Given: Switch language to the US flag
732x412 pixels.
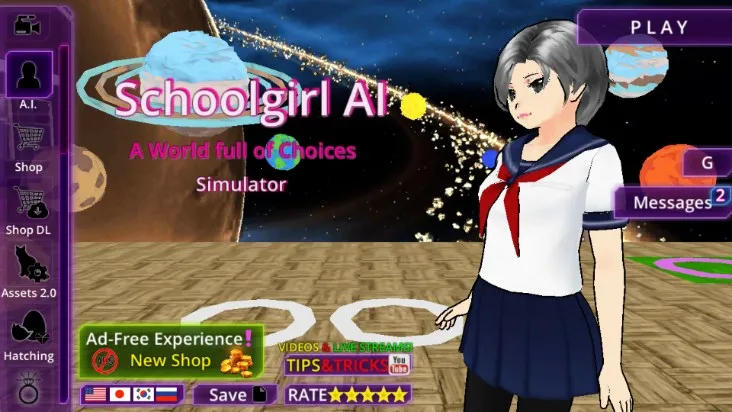Looking at the screenshot, I should pyautogui.click(x=97, y=395).
